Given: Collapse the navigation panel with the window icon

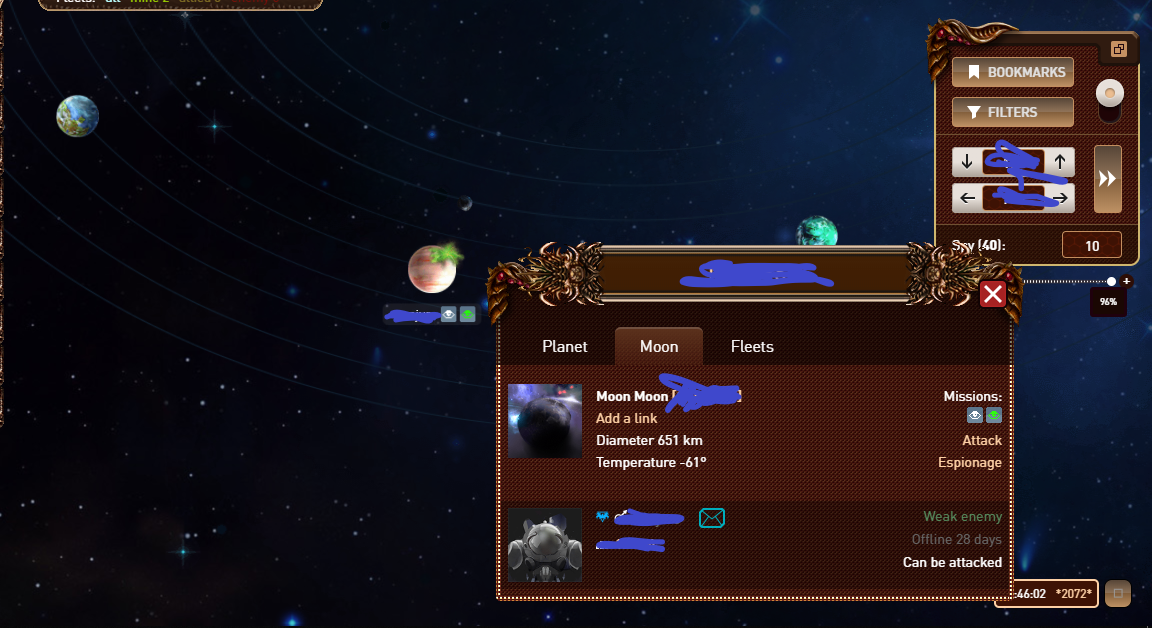Looking at the screenshot, I should point(1118,49).
